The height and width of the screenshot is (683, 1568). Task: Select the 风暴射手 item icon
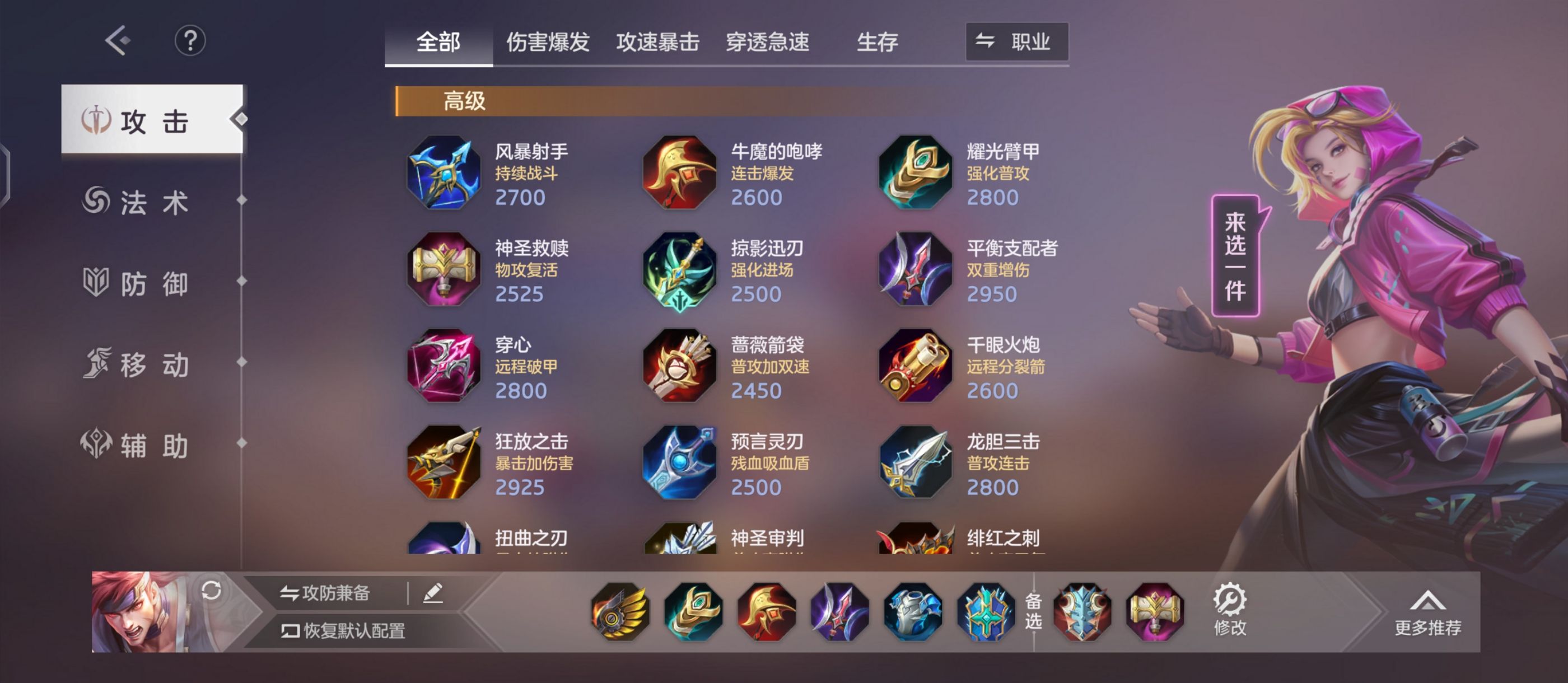pyautogui.click(x=443, y=173)
